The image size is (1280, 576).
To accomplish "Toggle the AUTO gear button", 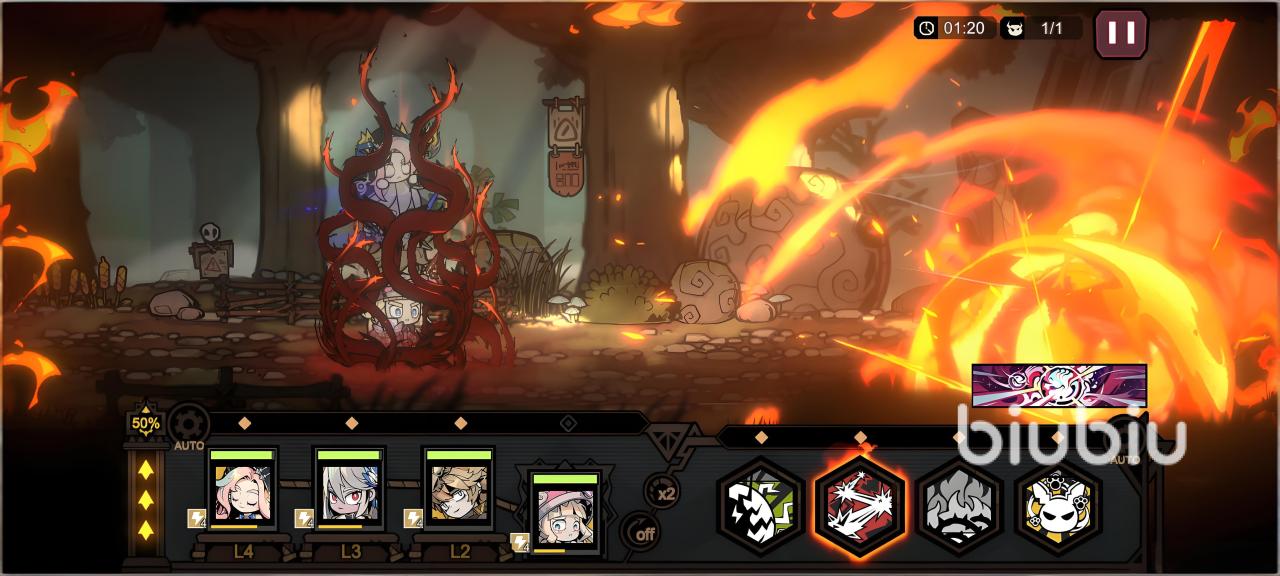I will coord(188,425).
